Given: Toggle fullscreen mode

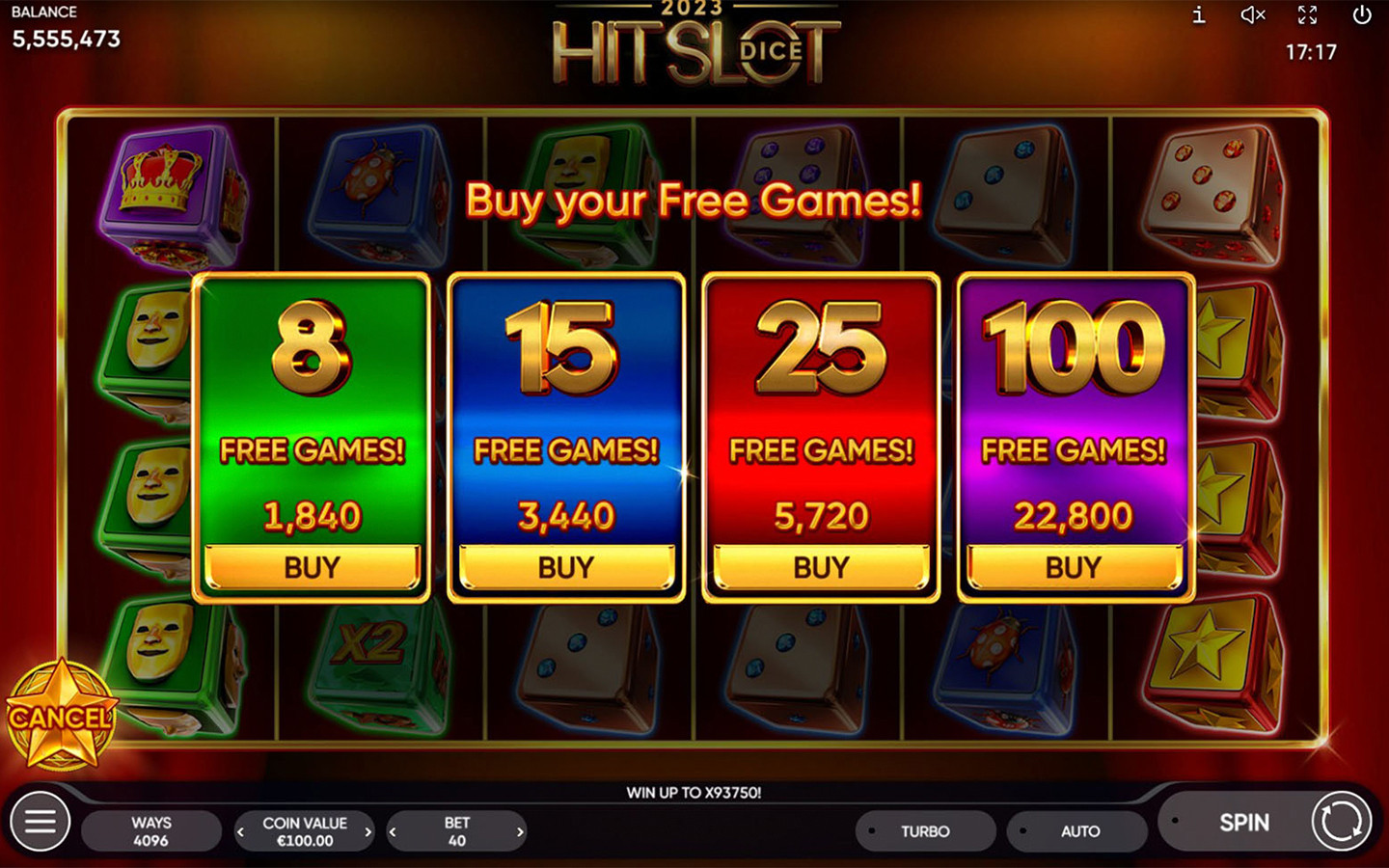Looking at the screenshot, I should (1307, 15).
